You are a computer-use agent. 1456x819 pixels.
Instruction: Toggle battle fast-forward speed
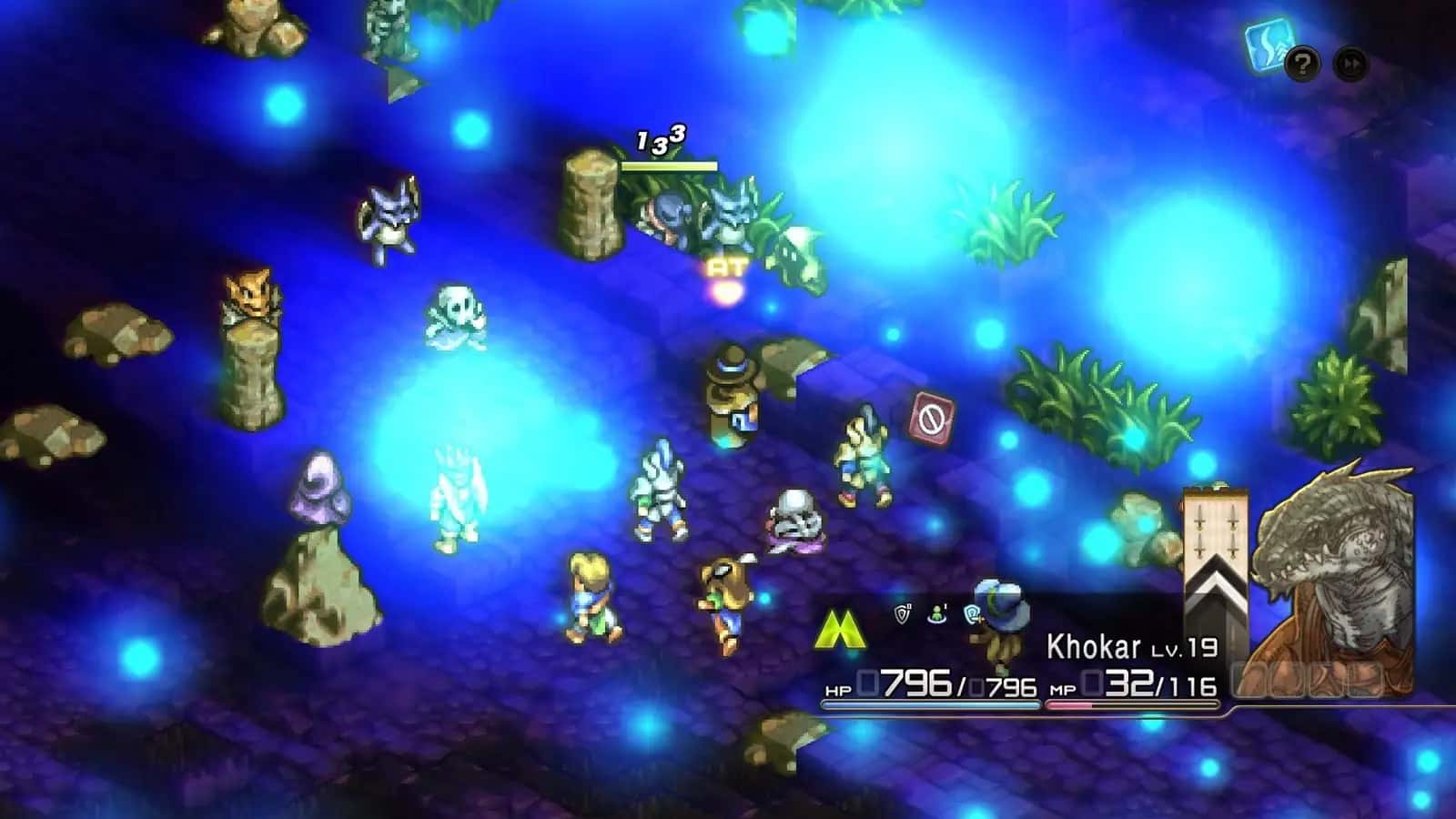[1350, 64]
